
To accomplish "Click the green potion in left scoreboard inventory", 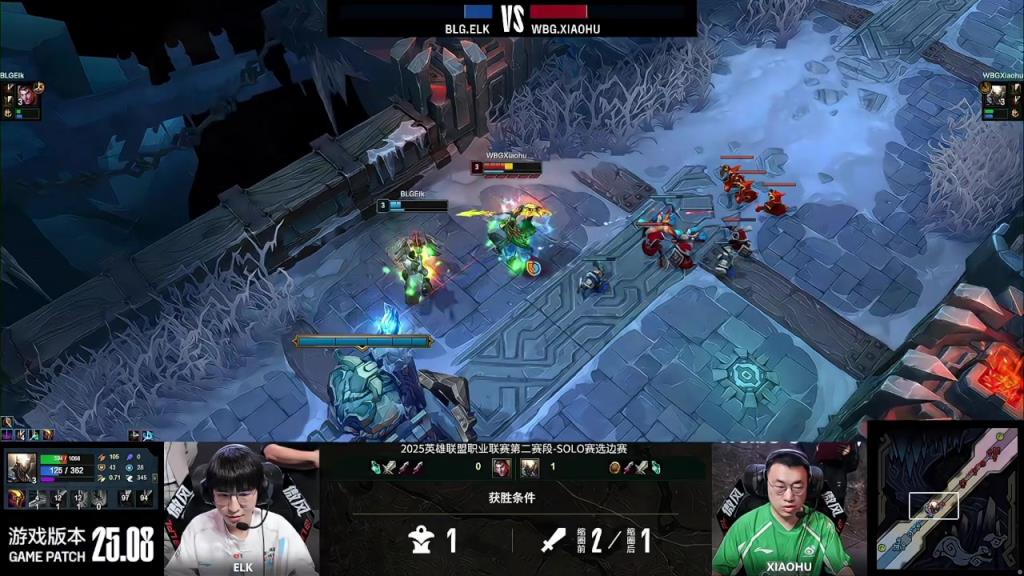I will click(x=376, y=467).
